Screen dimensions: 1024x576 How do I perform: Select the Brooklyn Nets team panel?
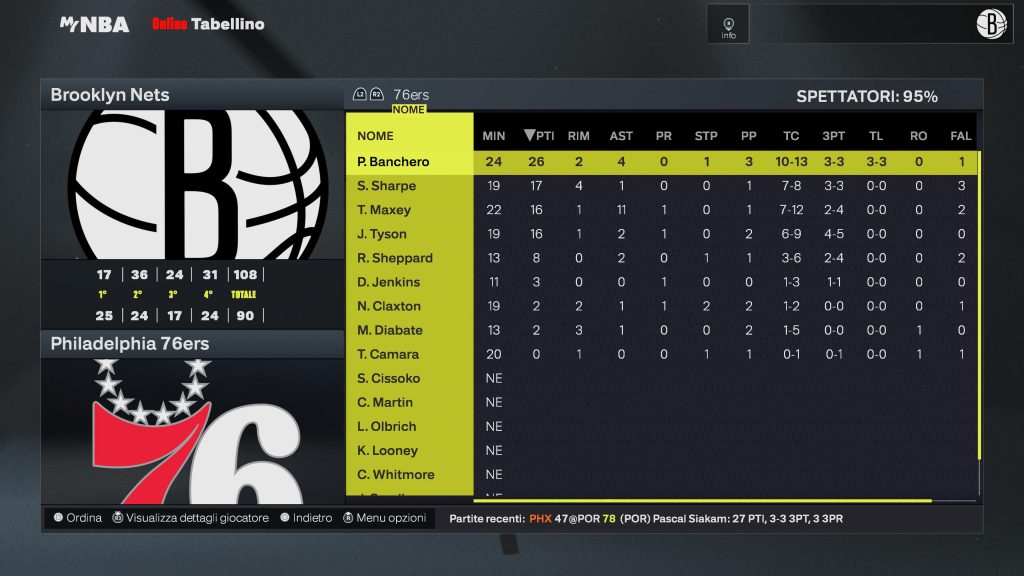point(192,95)
